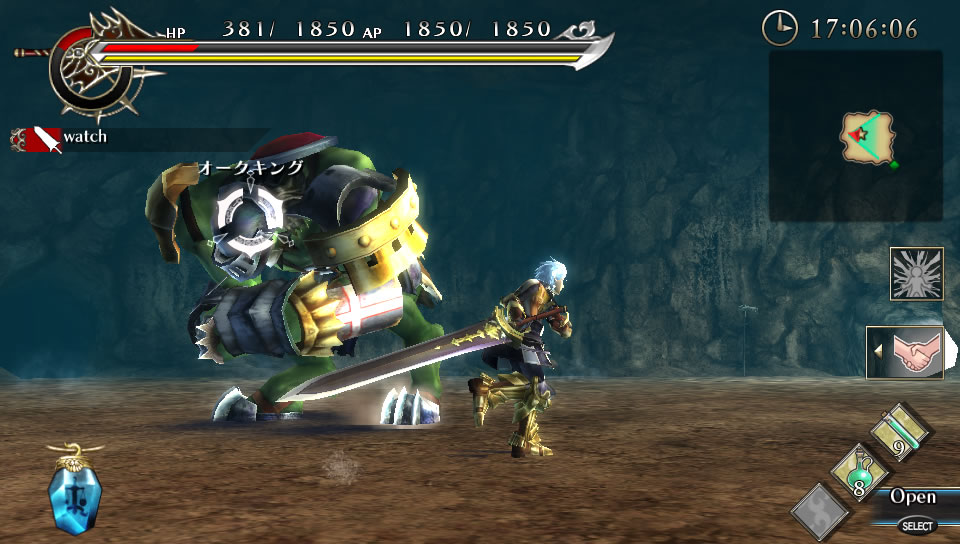The width and height of the screenshot is (960, 544).
Task: Activate the glowing figure burst skill icon
Action: click(x=916, y=274)
